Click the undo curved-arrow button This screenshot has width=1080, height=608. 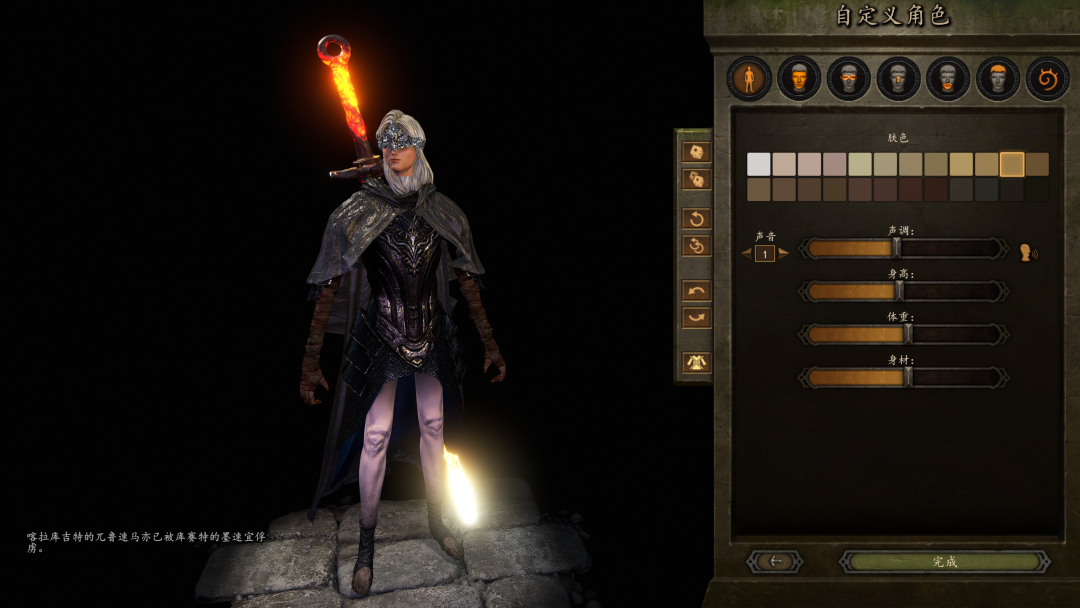[x=696, y=291]
